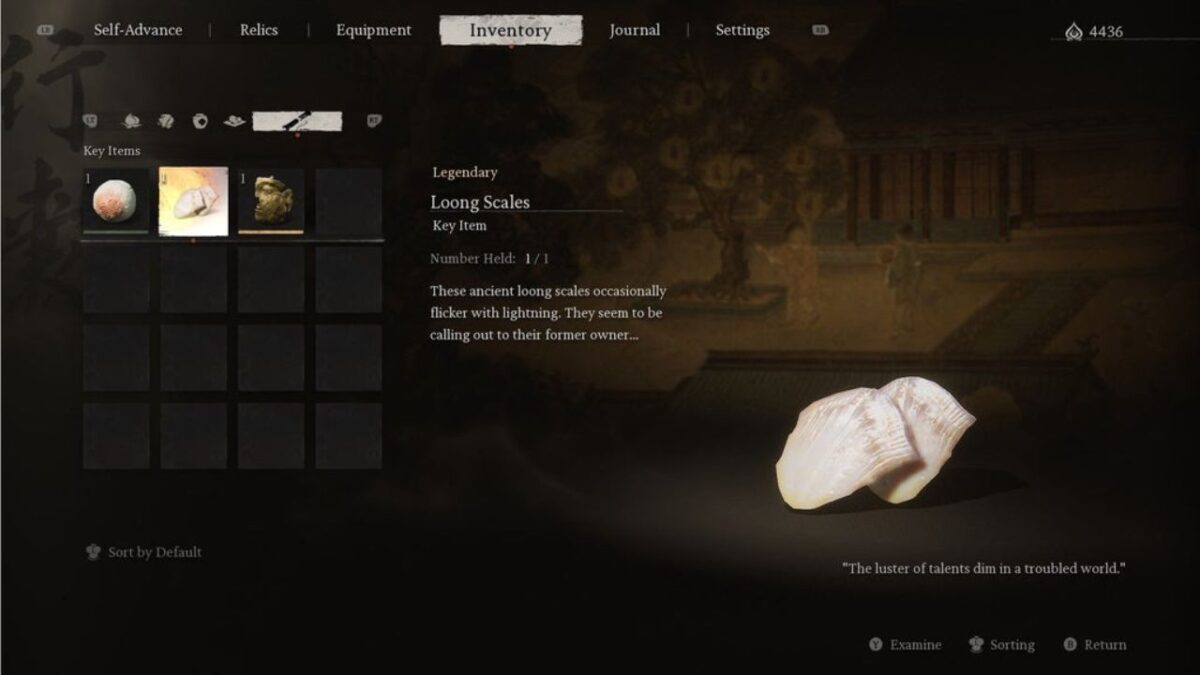Show the first inventory category with bag icon

[x=131, y=122]
